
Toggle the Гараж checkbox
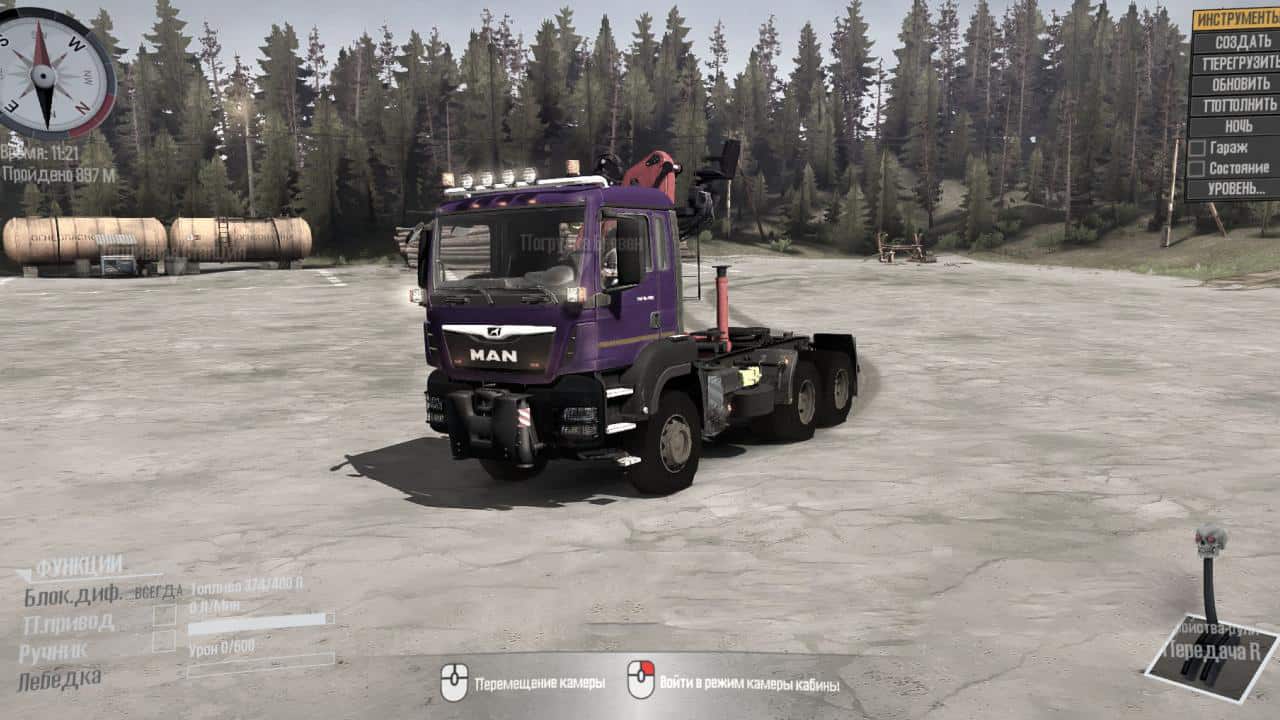coord(1197,147)
